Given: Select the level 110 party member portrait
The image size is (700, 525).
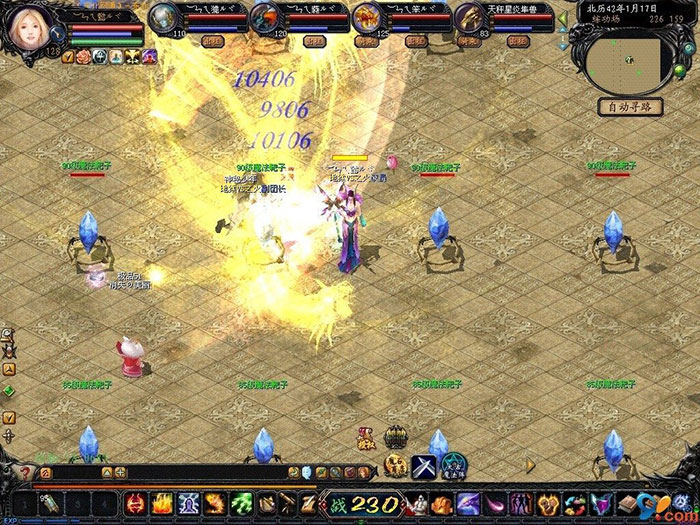Looking at the screenshot, I should tap(163, 18).
